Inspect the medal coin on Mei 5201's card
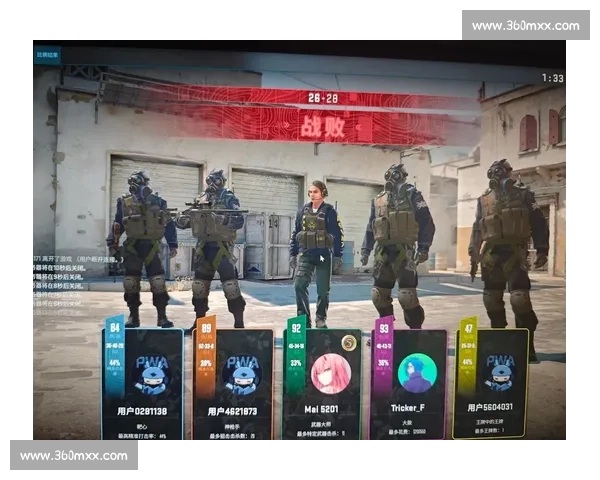The image size is (600, 480). (x=348, y=343)
